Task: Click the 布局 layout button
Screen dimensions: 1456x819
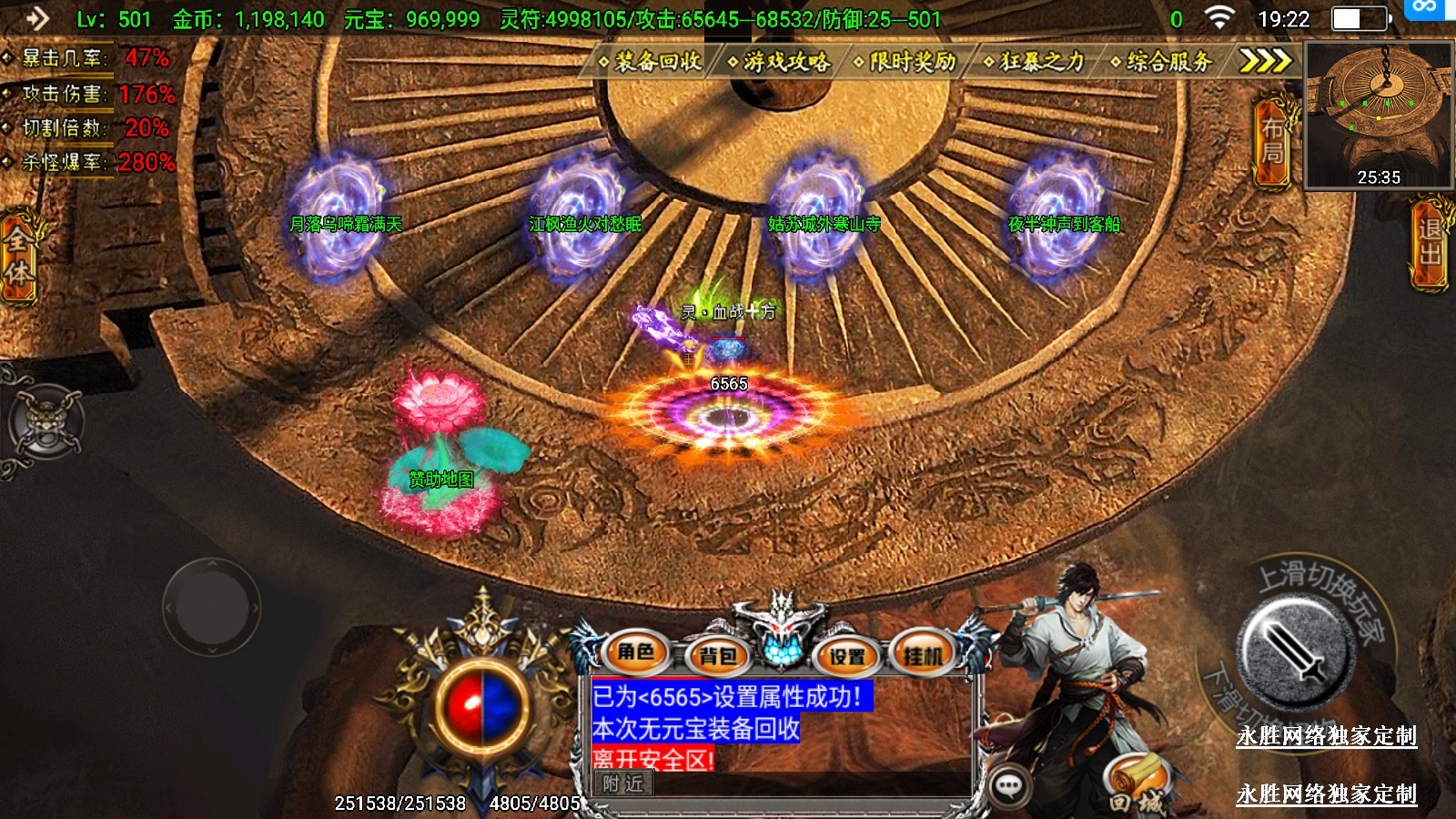Action: click(1272, 141)
